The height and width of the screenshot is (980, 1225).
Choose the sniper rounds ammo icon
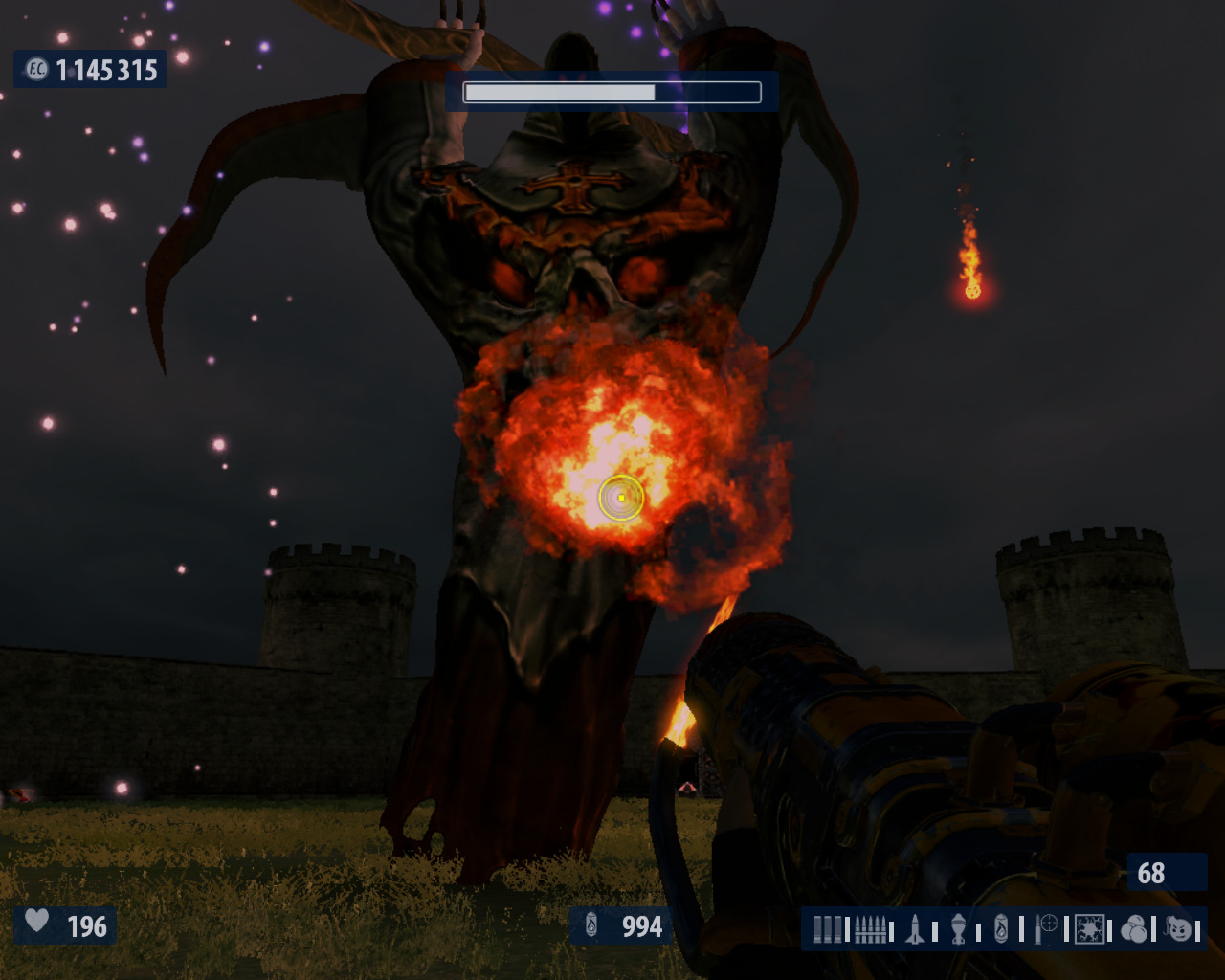1046,926
